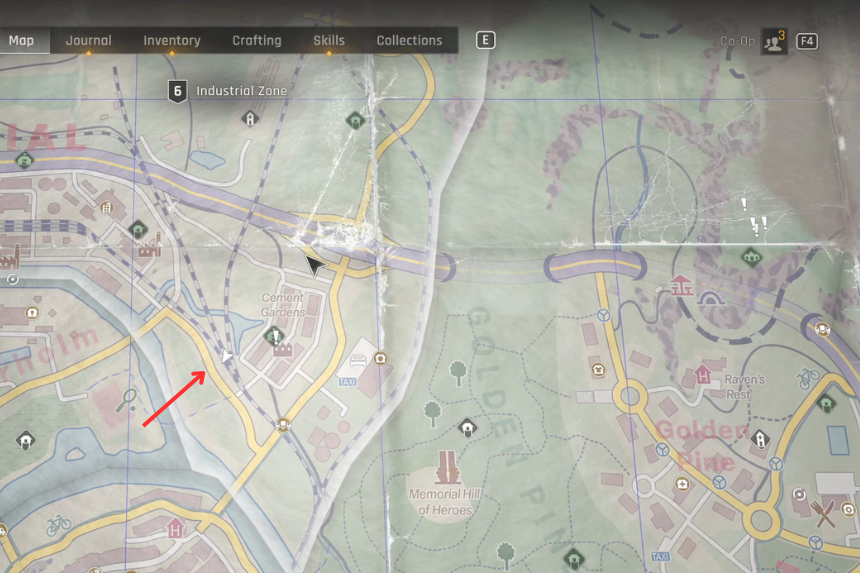Screen dimensions: 860x573
Task: Click the Memorial Hill of Heroes monument marker
Action: point(447,467)
